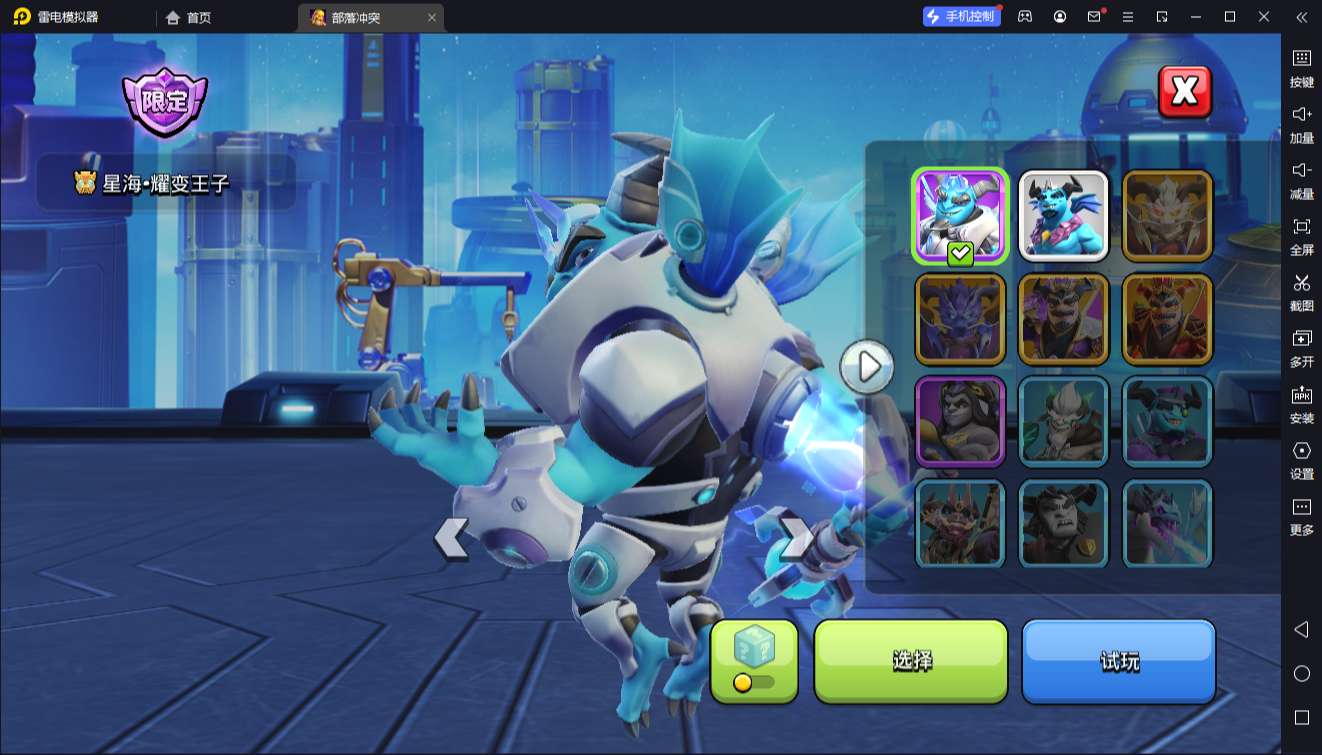Switch to the 首页 home tab
The width and height of the screenshot is (1322, 755).
189,17
